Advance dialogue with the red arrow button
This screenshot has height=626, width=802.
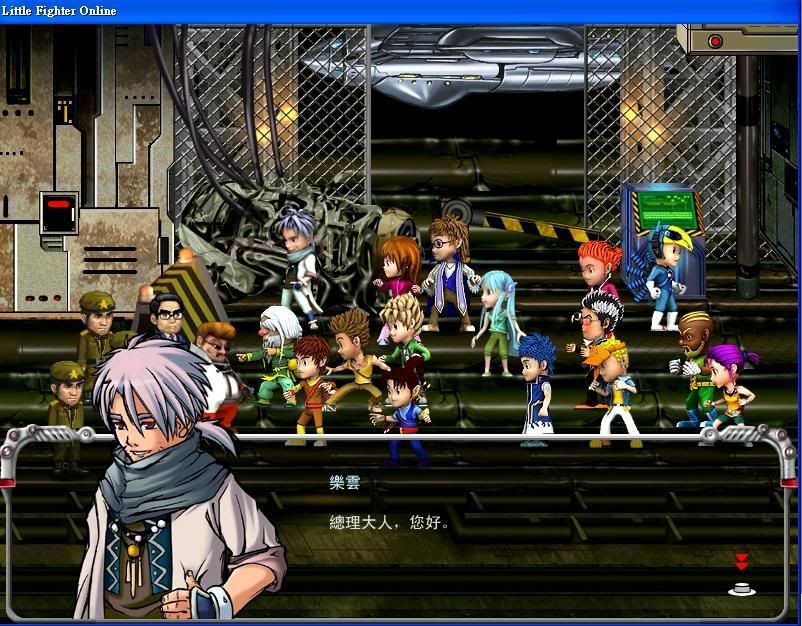pyautogui.click(x=741, y=562)
